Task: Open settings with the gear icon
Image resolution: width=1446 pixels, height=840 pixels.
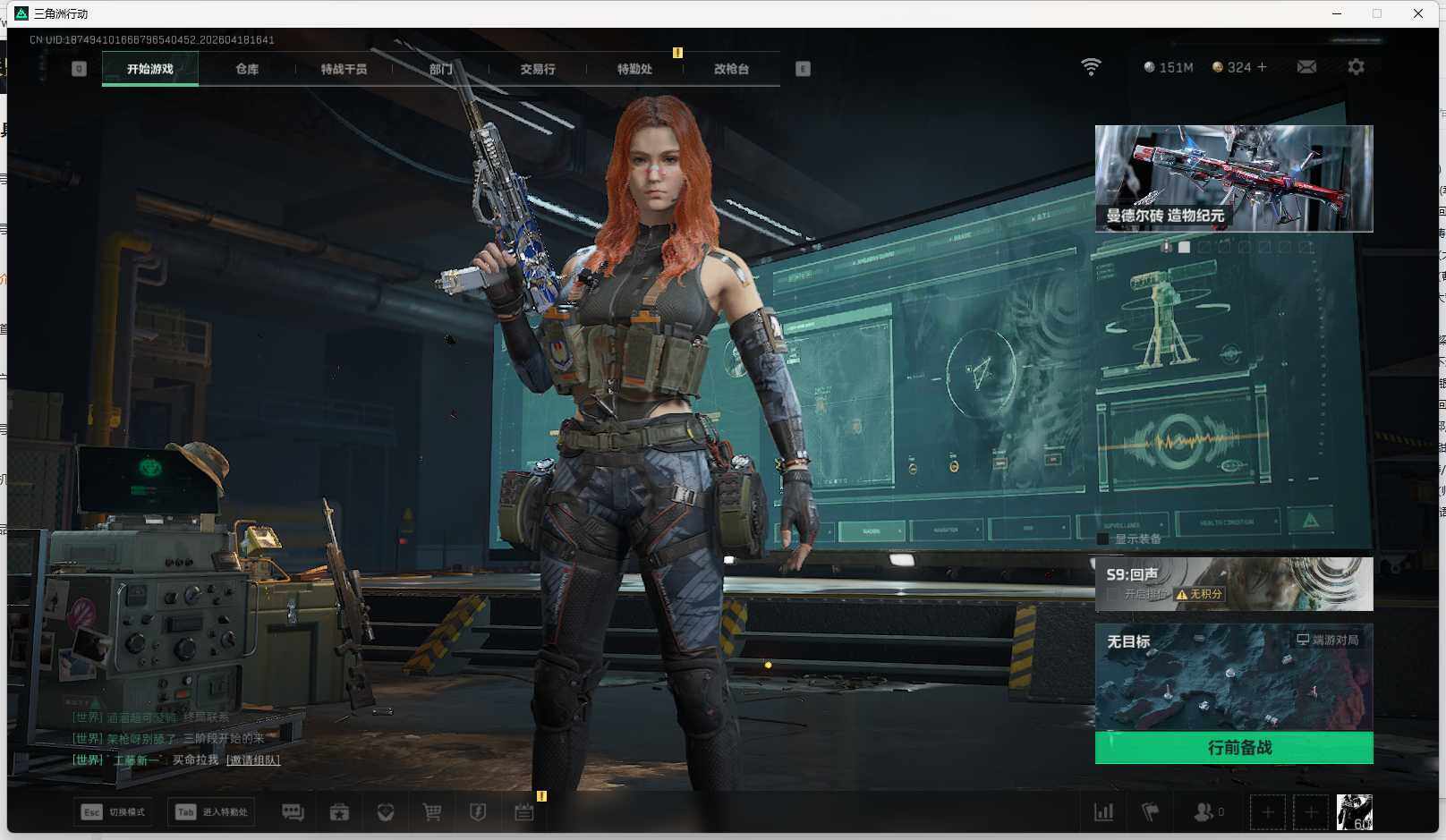Action: click(1356, 67)
